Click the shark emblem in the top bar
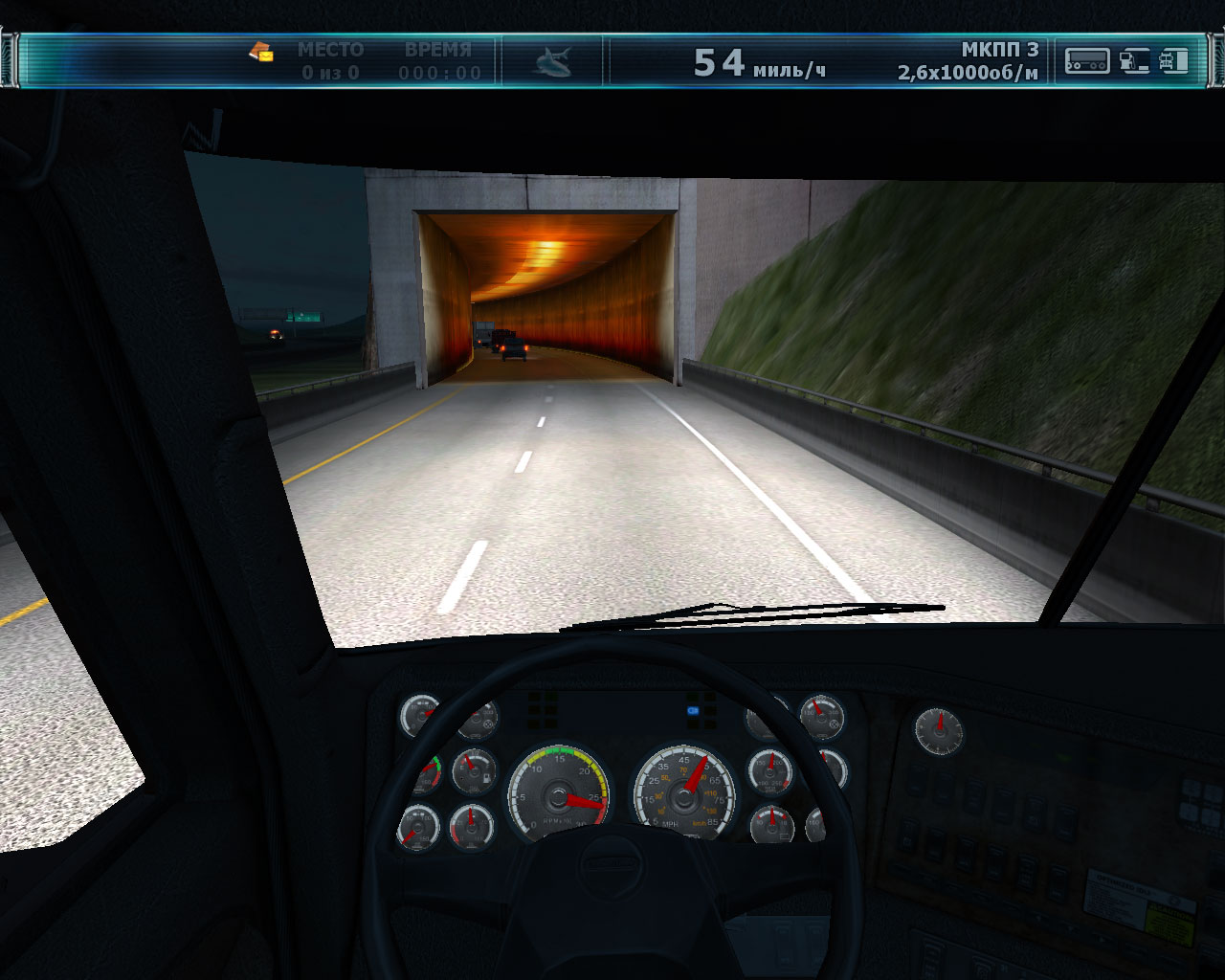This screenshot has width=1225, height=980. click(552, 62)
